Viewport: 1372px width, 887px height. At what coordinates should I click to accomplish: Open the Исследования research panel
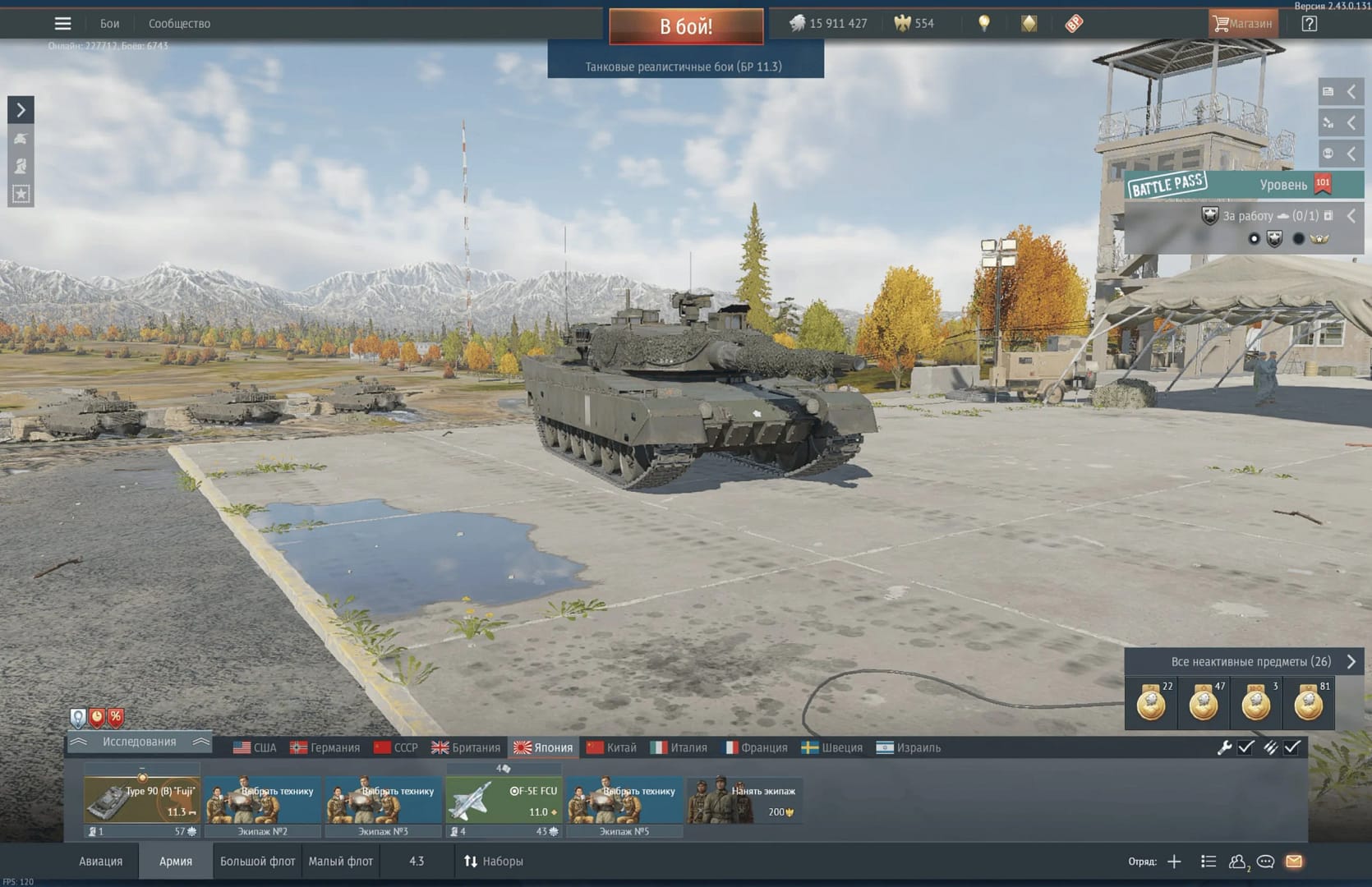(x=139, y=742)
